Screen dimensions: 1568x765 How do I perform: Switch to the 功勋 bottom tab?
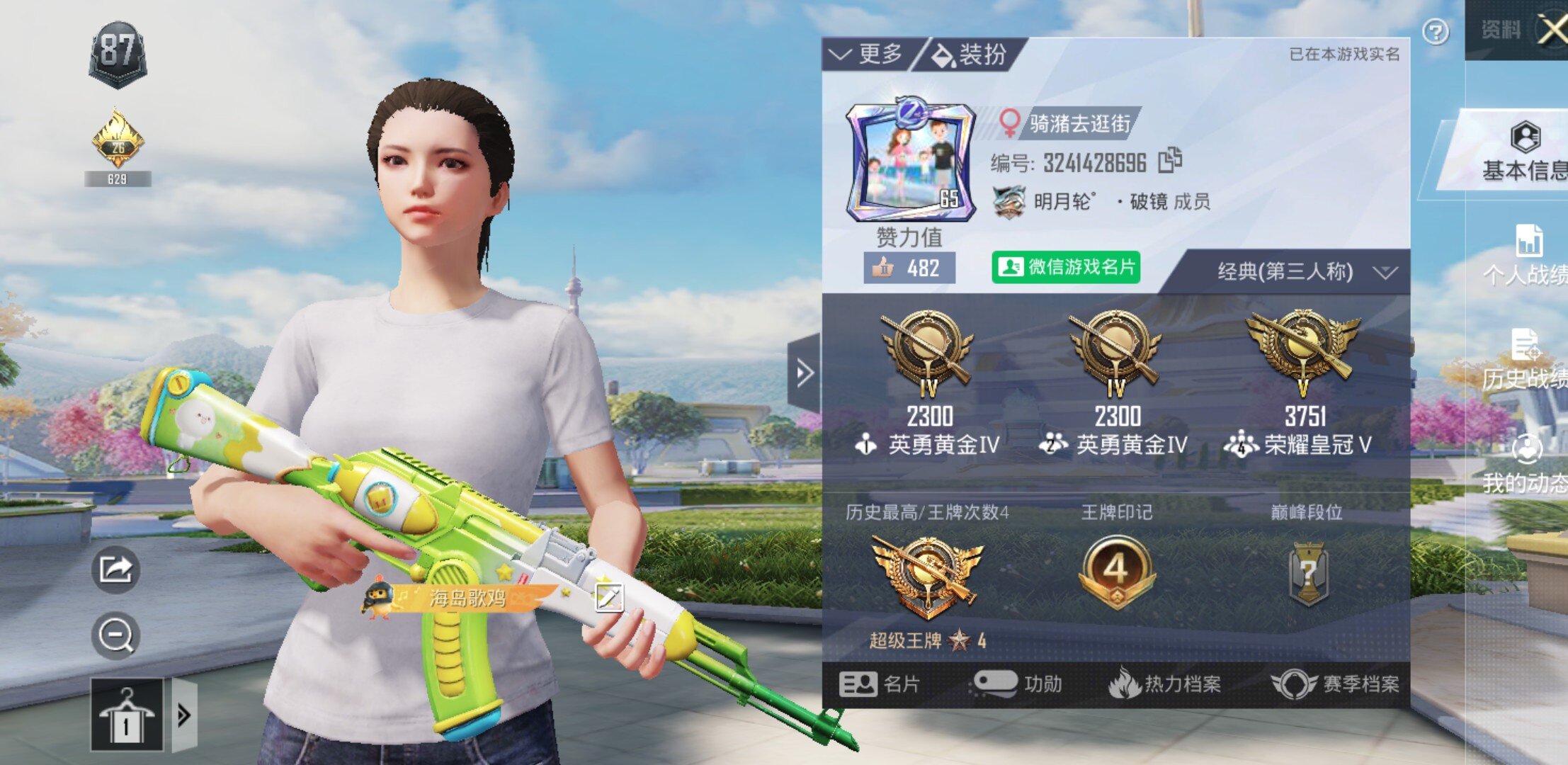tap(1017, 684)
